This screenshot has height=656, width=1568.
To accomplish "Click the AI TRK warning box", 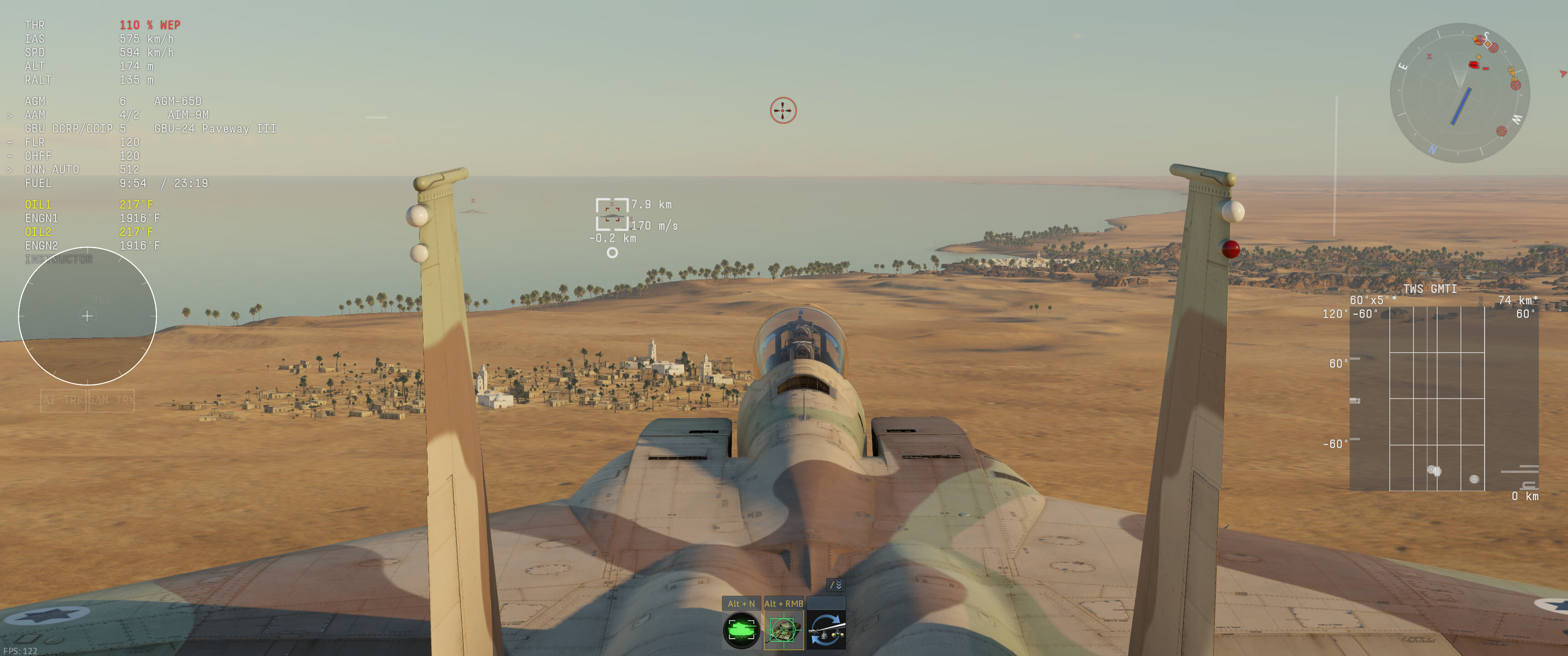I will click(63, 400).
